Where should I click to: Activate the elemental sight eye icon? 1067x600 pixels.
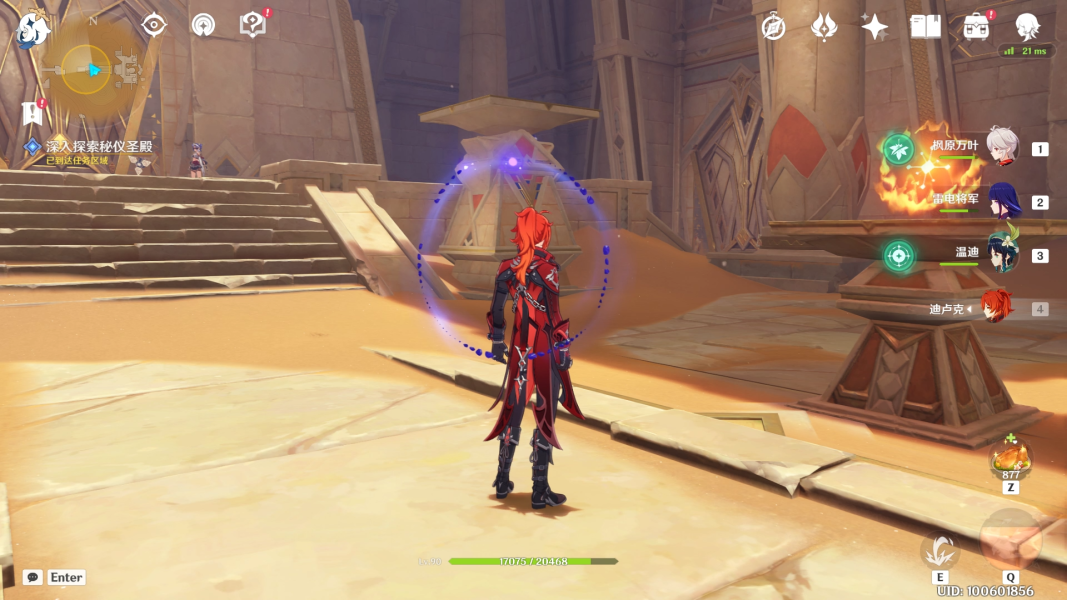(x=154, y=25)
